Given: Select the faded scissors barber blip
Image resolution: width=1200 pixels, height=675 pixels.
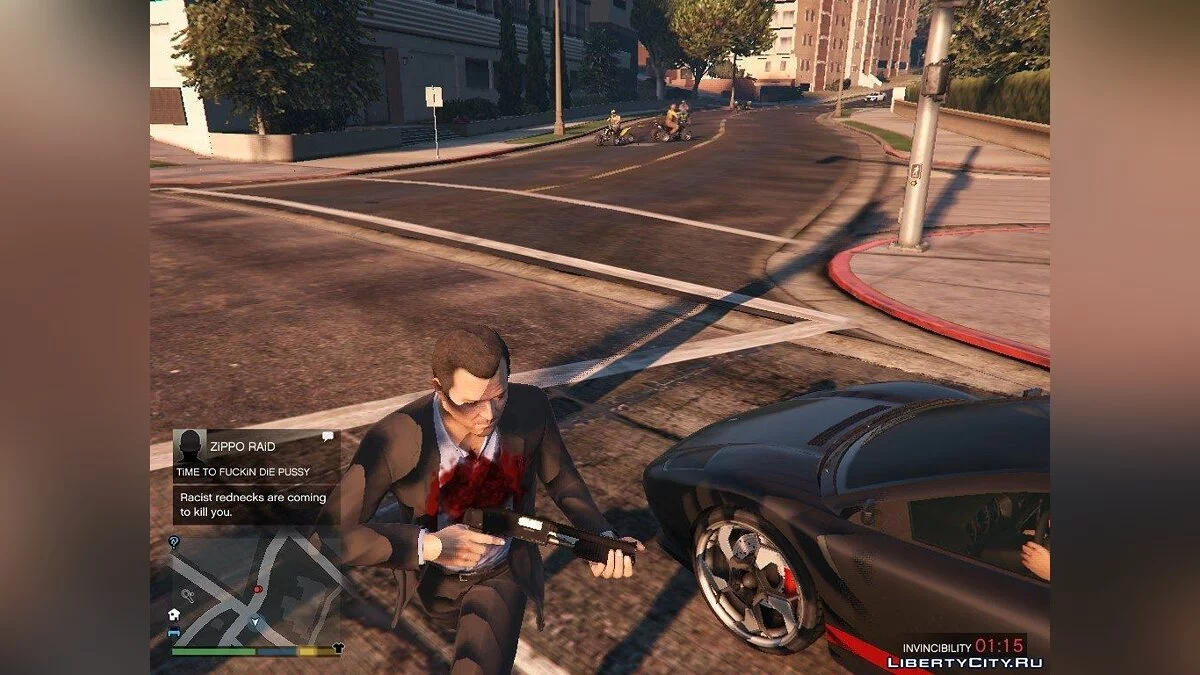Looking at the screenshot, I should click(187, 595).
